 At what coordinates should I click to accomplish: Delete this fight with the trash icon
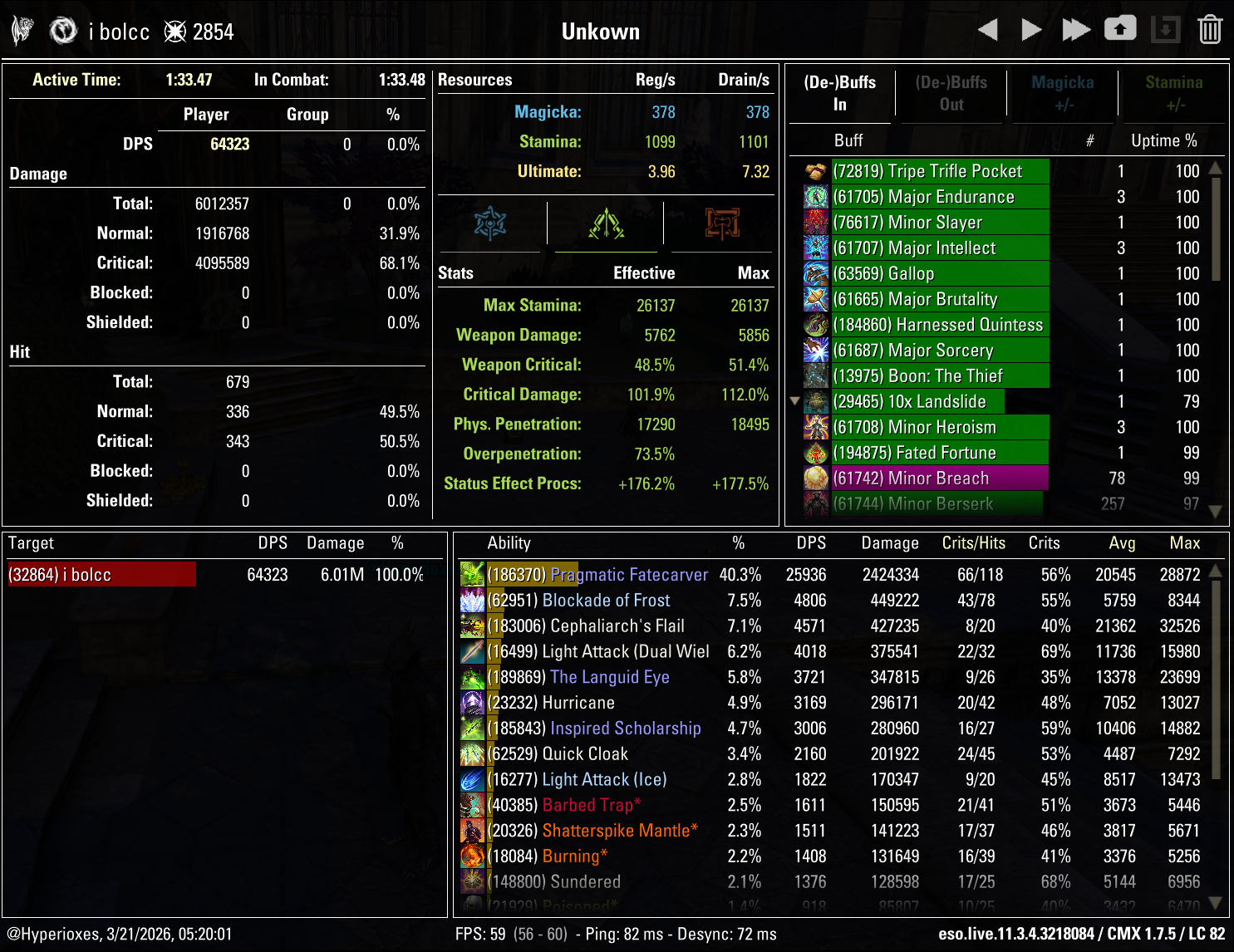[x=1211, y=29]
